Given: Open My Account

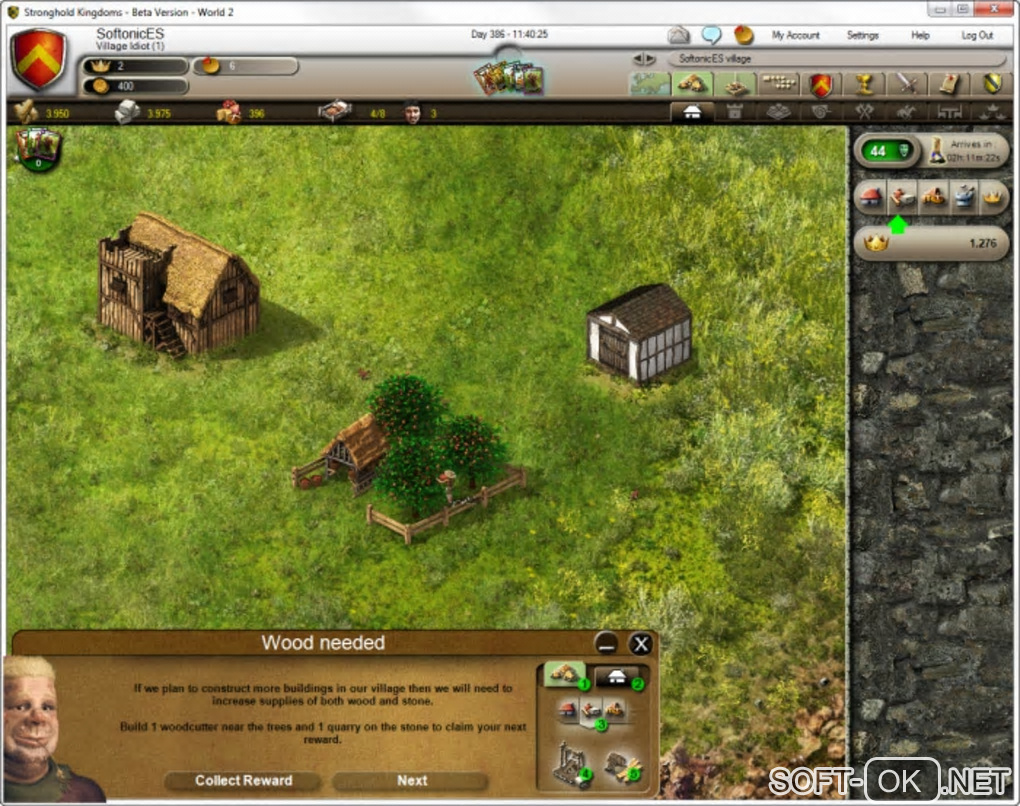Looking at the screenshot, I should (x=795, y=35).
